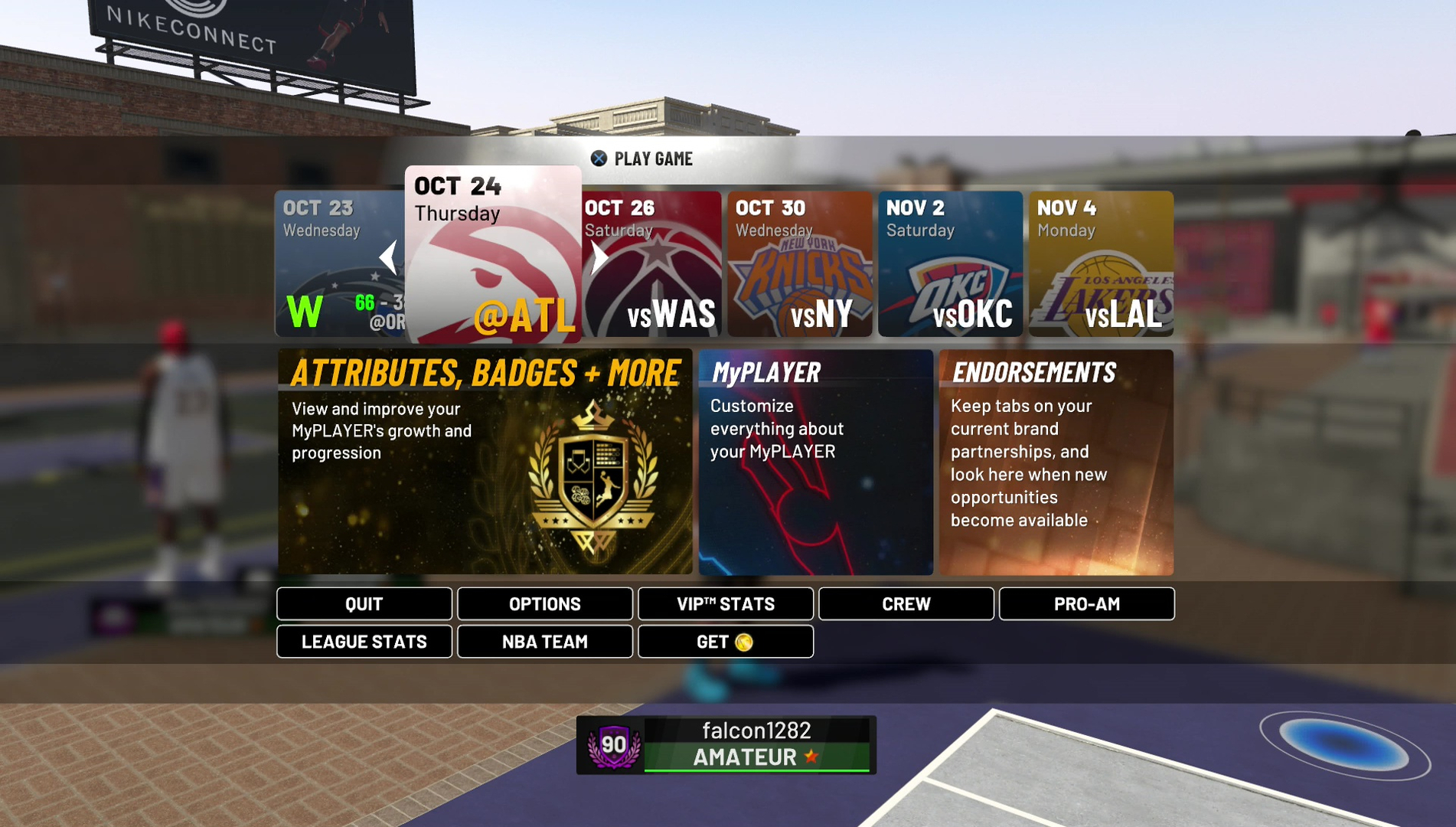
Task: Advance schedule with the right arrow
Action: pyautogui.click(x=599, y=258)
